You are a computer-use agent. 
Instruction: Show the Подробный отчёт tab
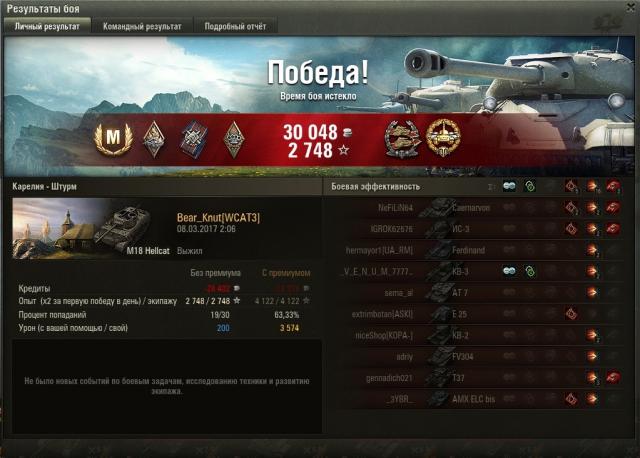tap(236, 27)
